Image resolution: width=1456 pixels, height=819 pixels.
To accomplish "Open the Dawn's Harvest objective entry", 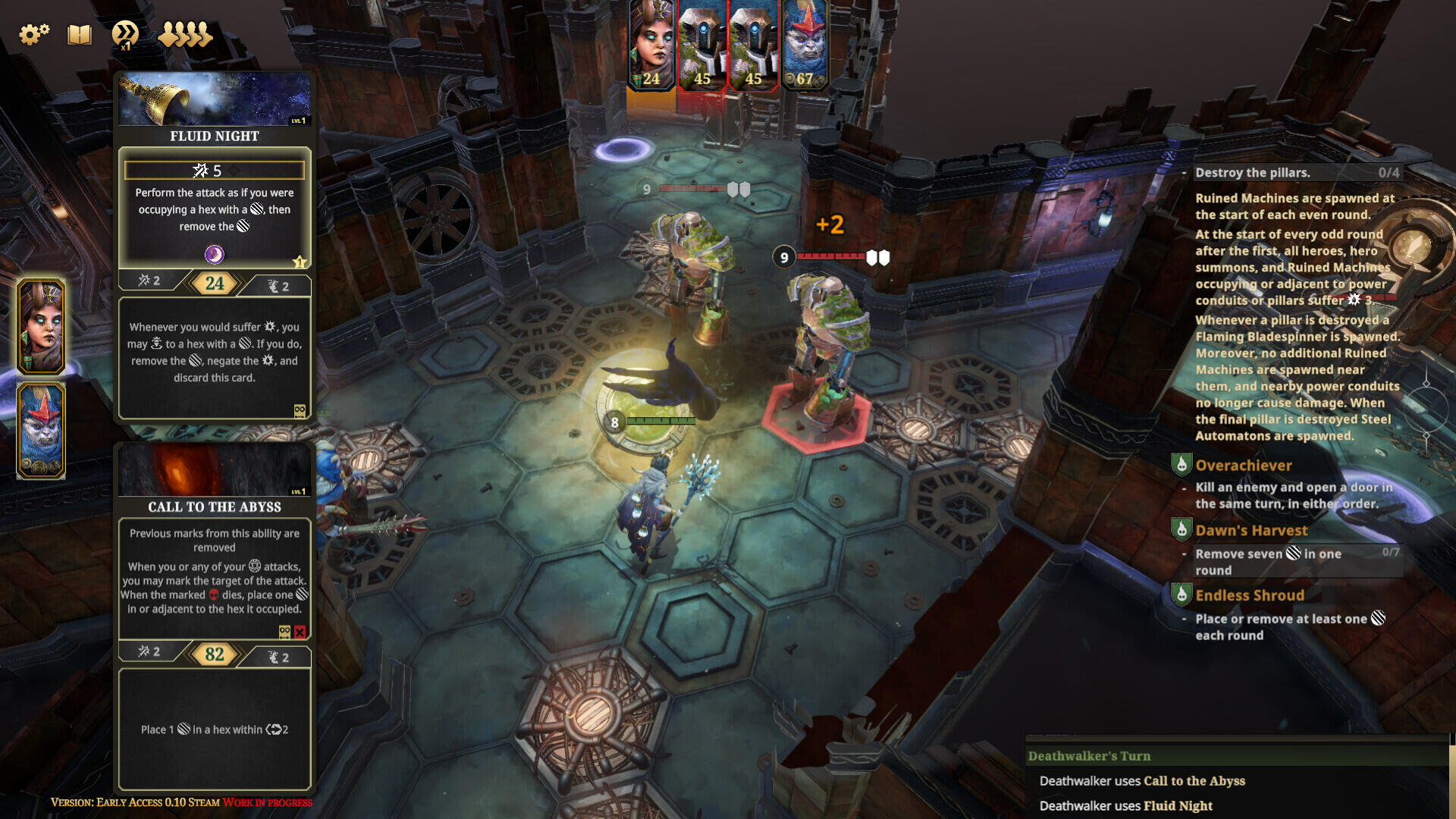I will point(1251,531).
